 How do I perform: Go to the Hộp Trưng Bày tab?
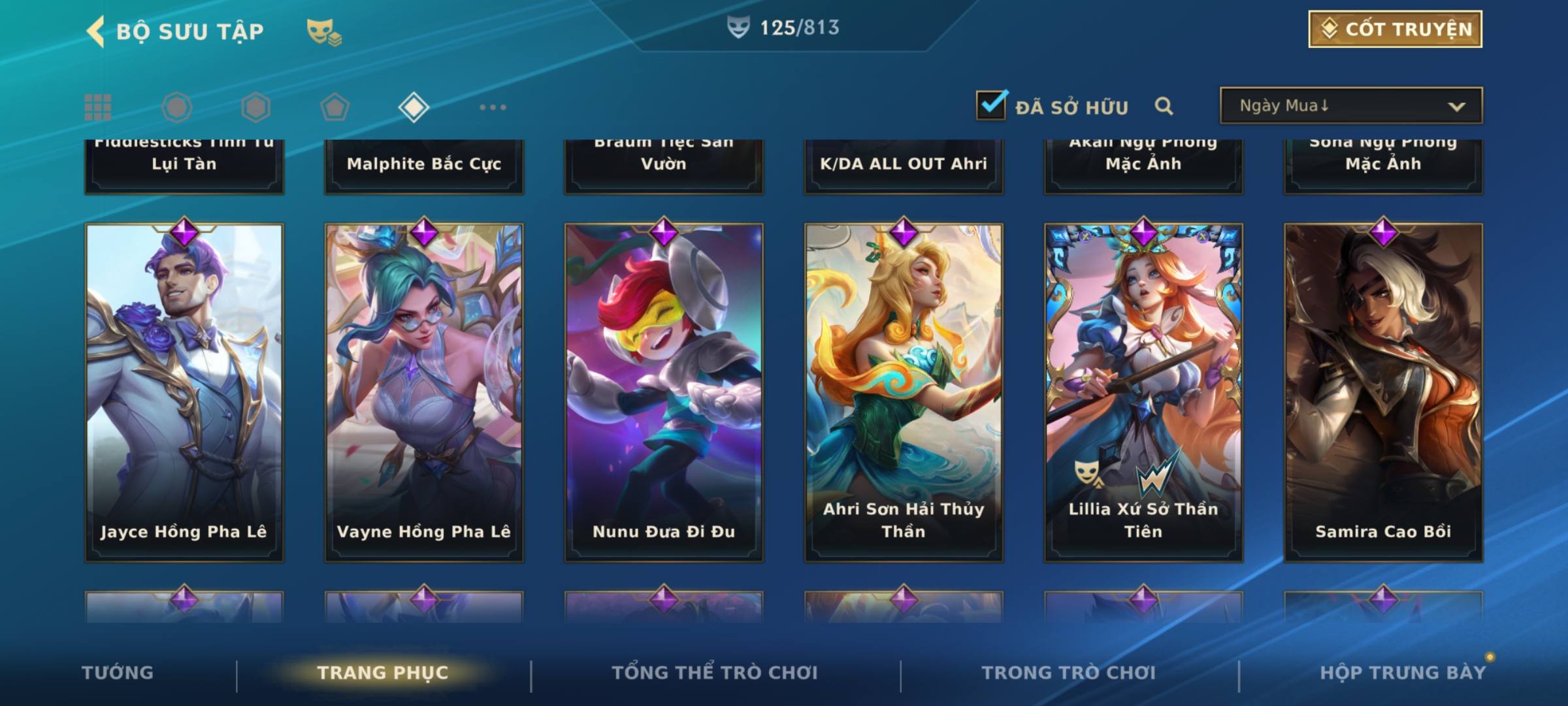(1403, 673)
